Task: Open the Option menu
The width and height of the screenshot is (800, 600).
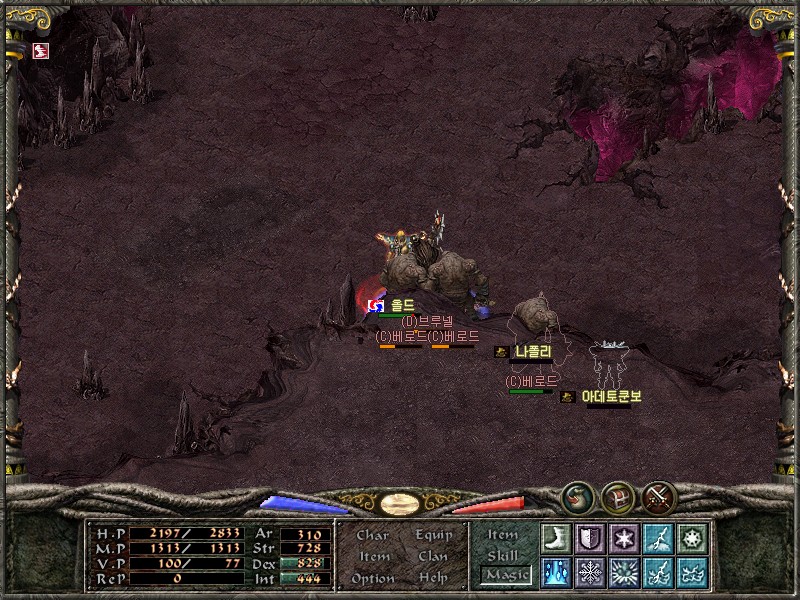Action: click(x=373, y=578)
